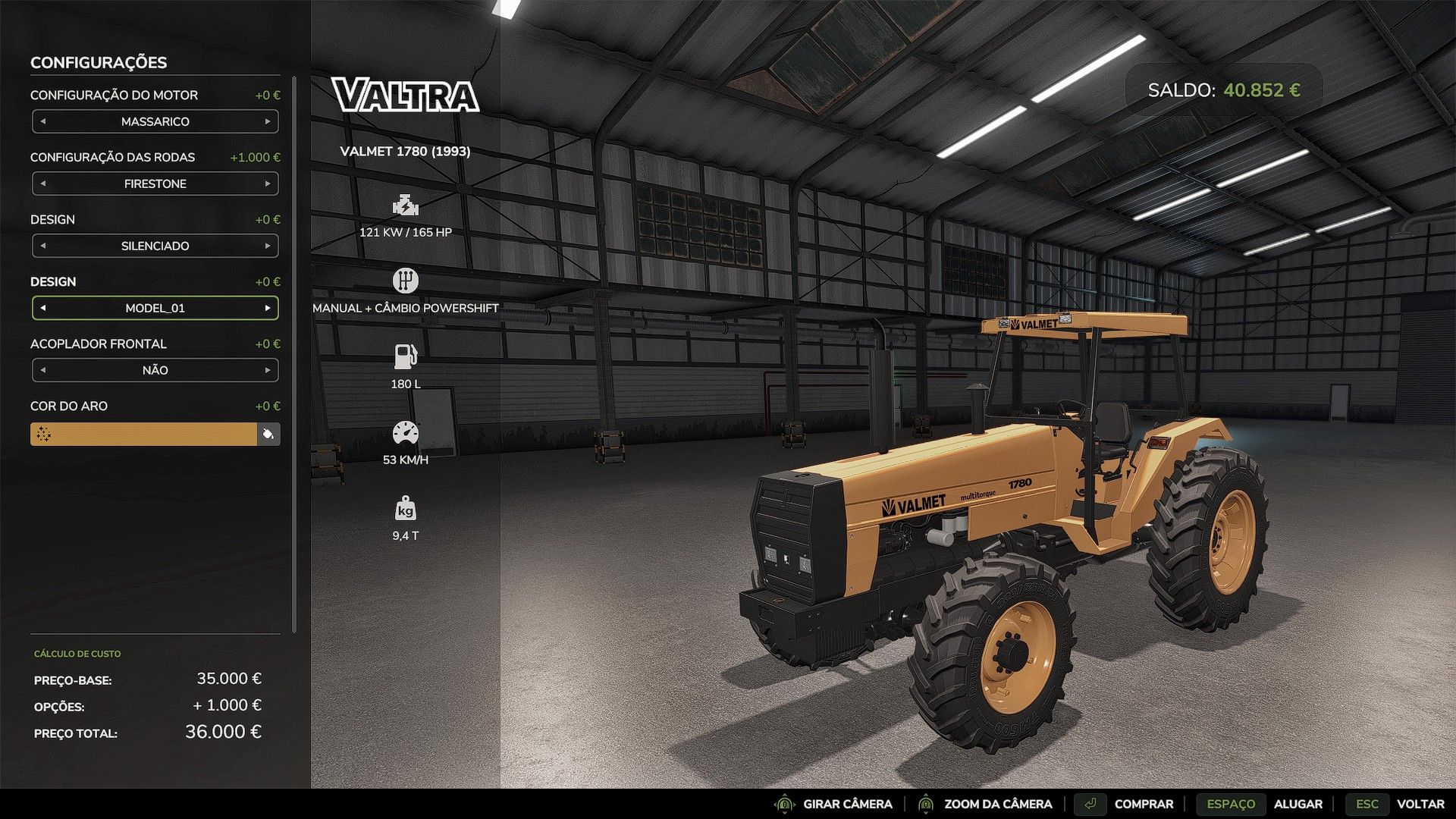Click the Comprar enter-key icon
1456x819 pixels.
click(1092, 804)
